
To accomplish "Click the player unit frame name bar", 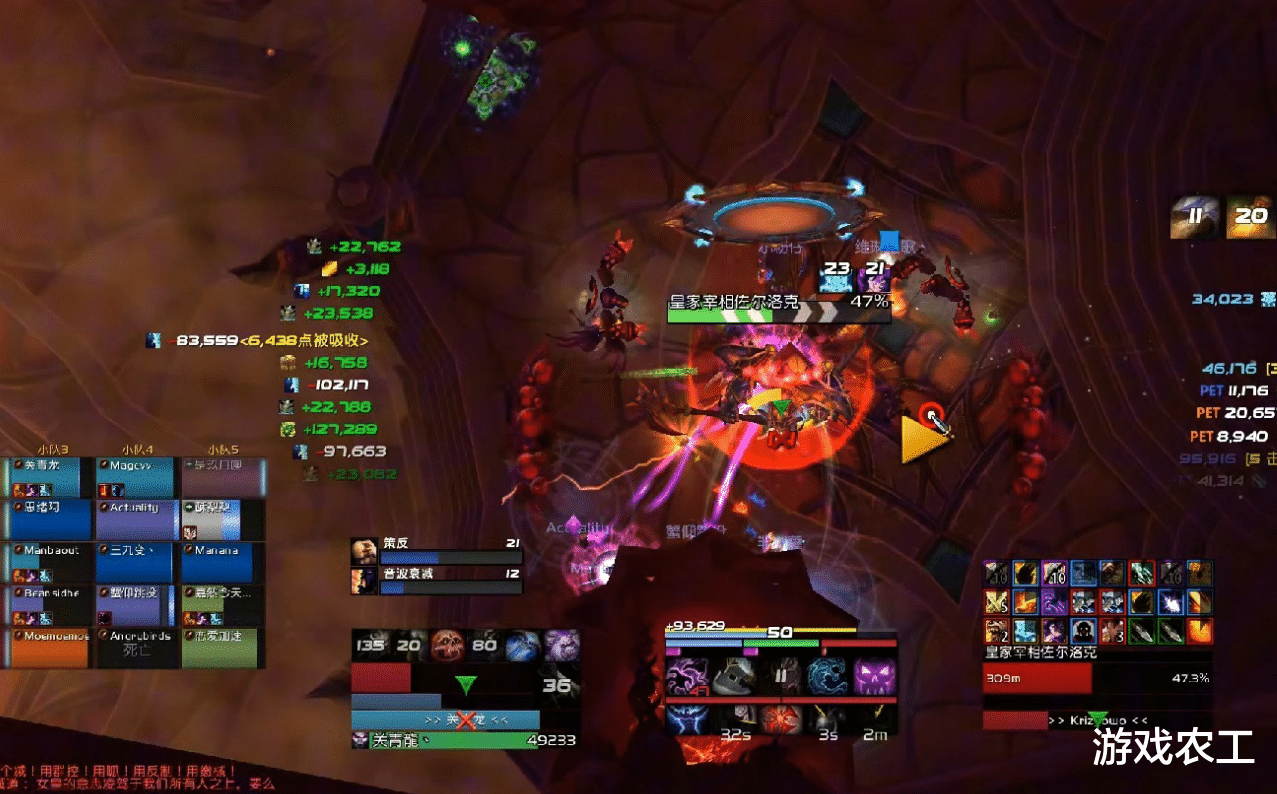I will click(x=445, y=720).
